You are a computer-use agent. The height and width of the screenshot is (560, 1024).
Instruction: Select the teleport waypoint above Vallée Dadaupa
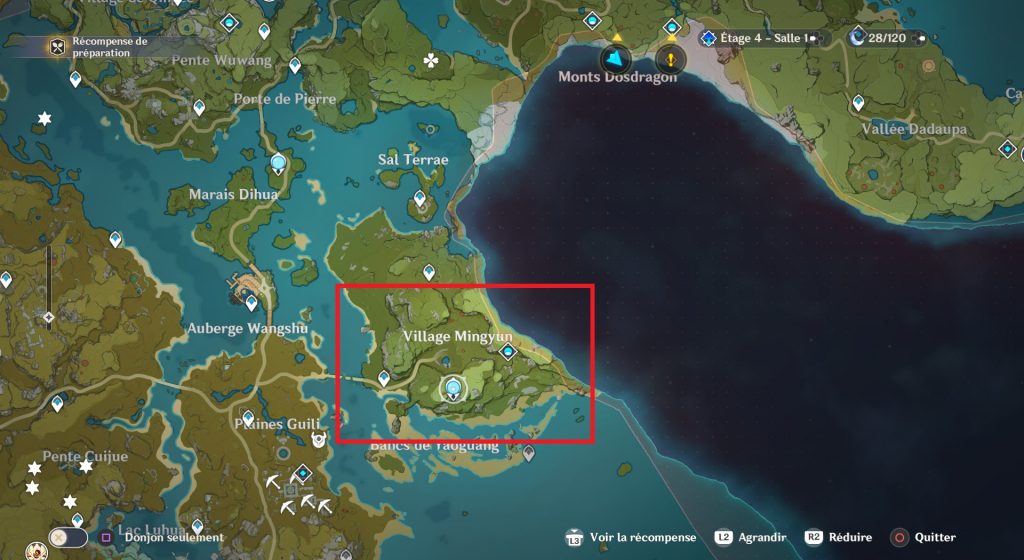pyautogui.click(x=858, y=102)
